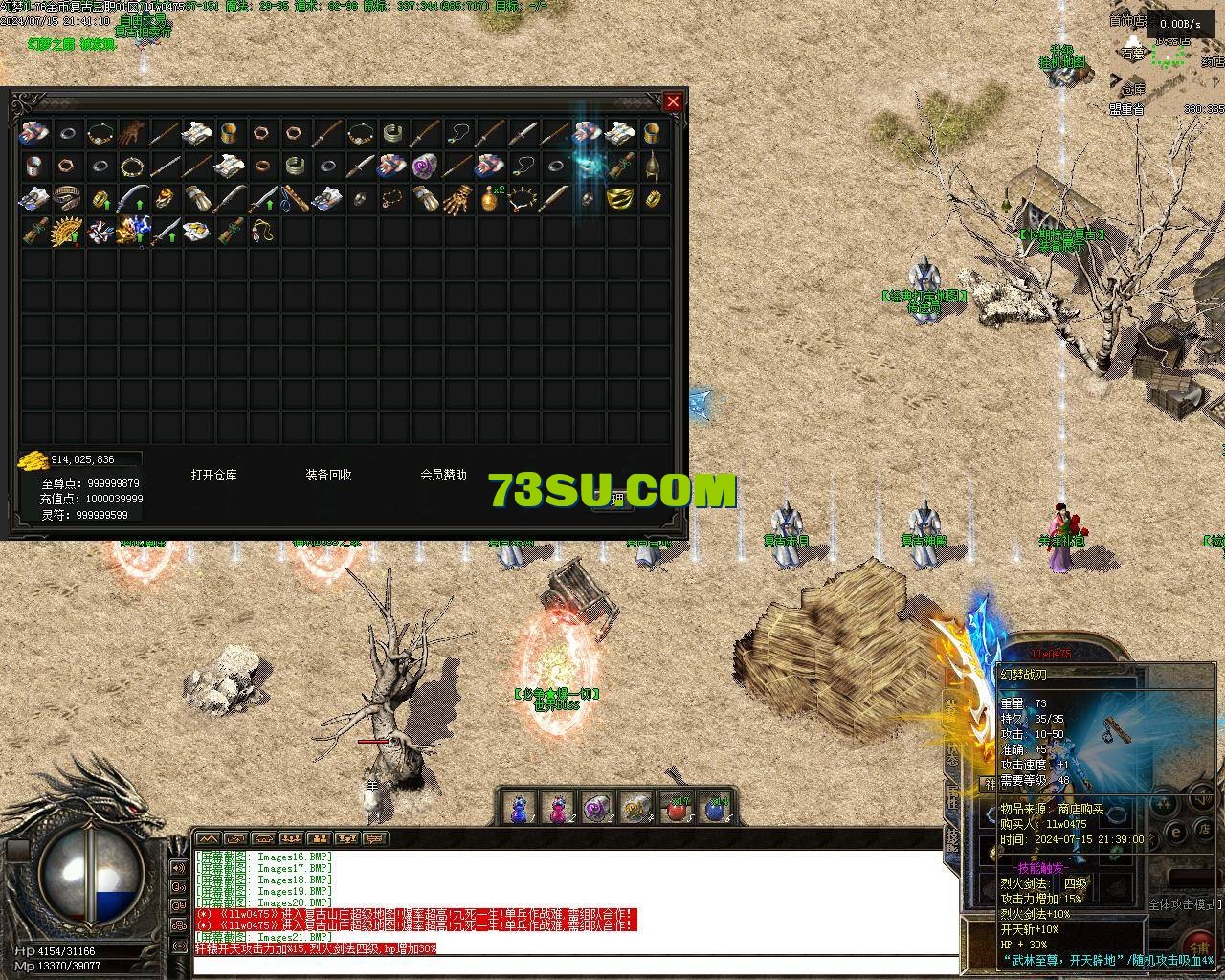Viewport: 1225px width, 980px height.
Task: Activate the purple scroll in hotbar slot 3
Action: [x=596, y=809]
